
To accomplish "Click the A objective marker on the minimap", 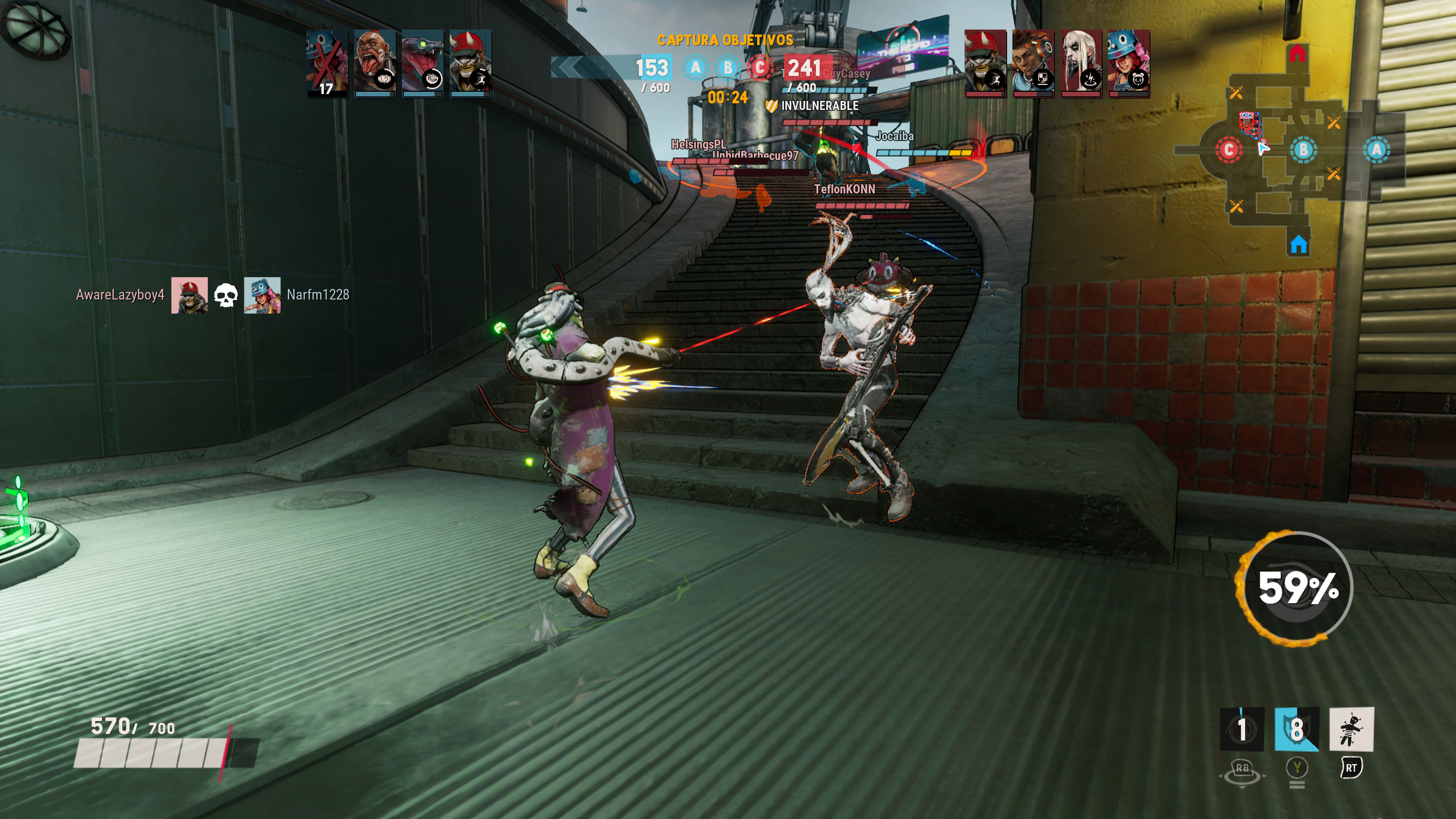I will click(x=1376, y=150).
